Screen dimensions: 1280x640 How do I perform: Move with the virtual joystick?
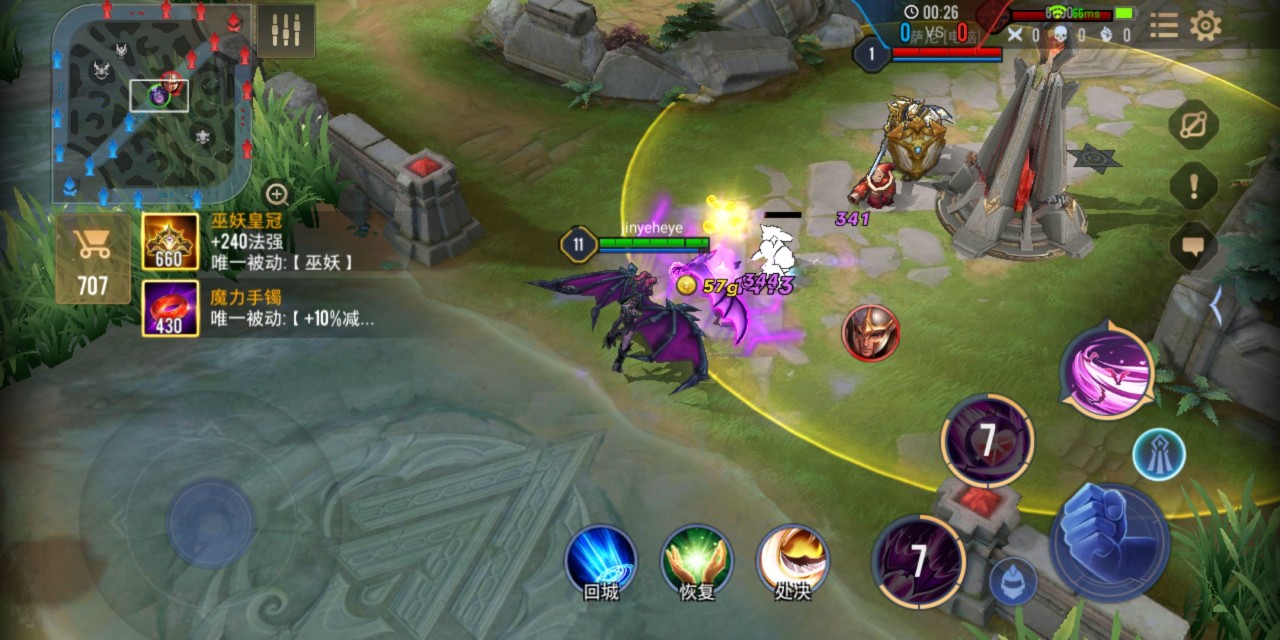[x=211, y=523]
